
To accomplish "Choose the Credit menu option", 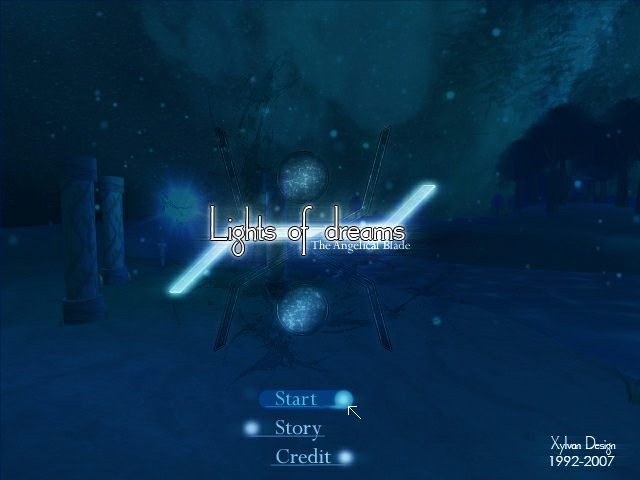I will point(303,457).
